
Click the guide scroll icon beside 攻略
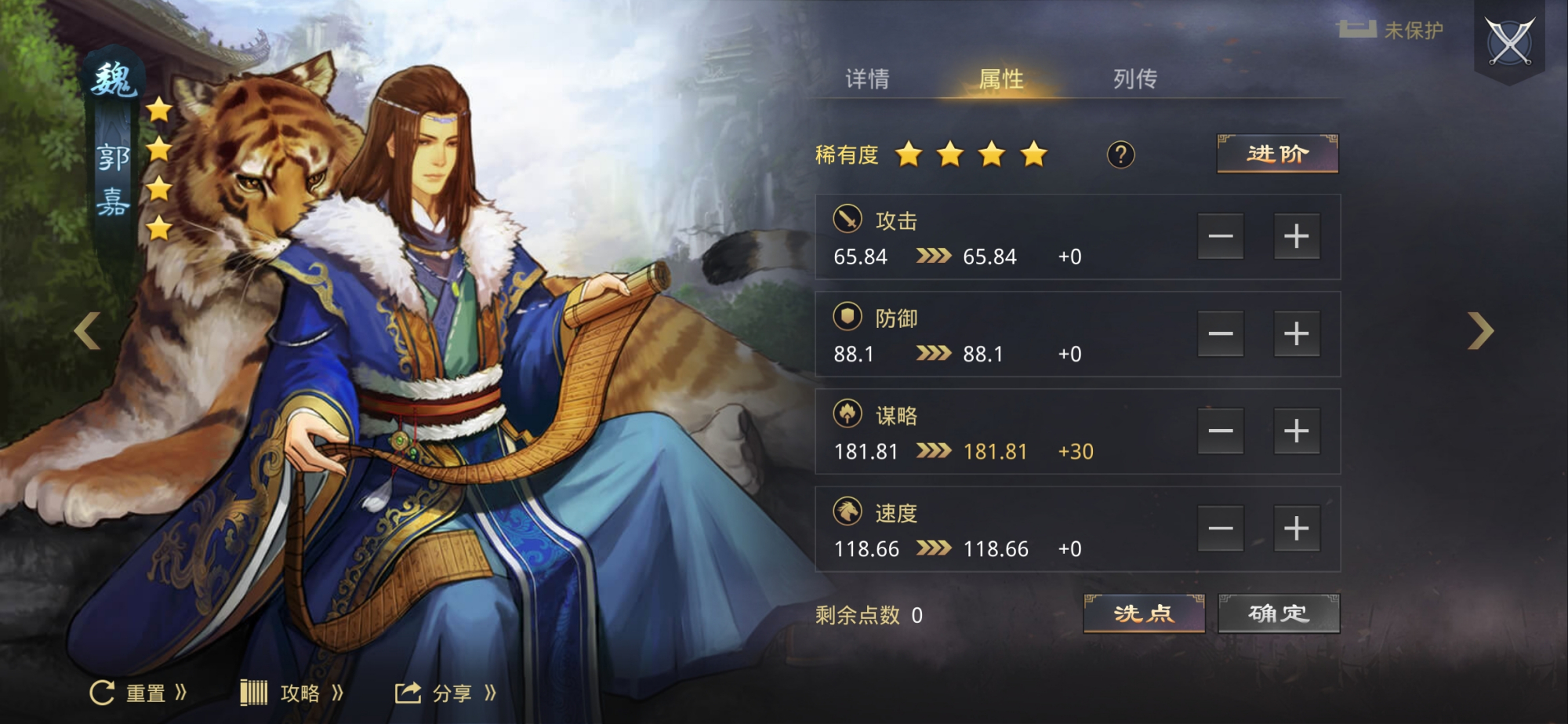[x=255, y=691]
